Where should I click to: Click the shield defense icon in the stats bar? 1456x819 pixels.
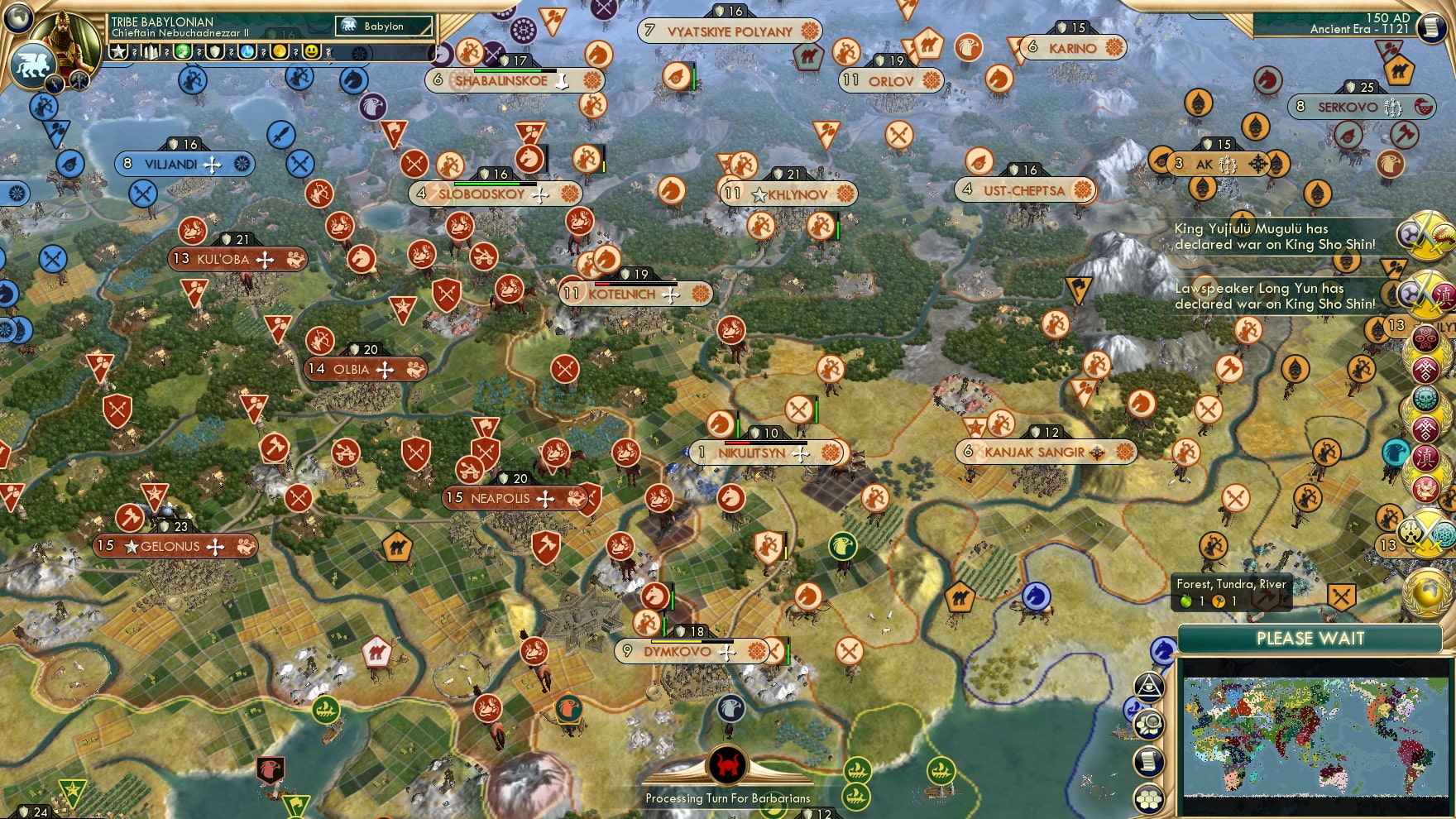point(216,51)
